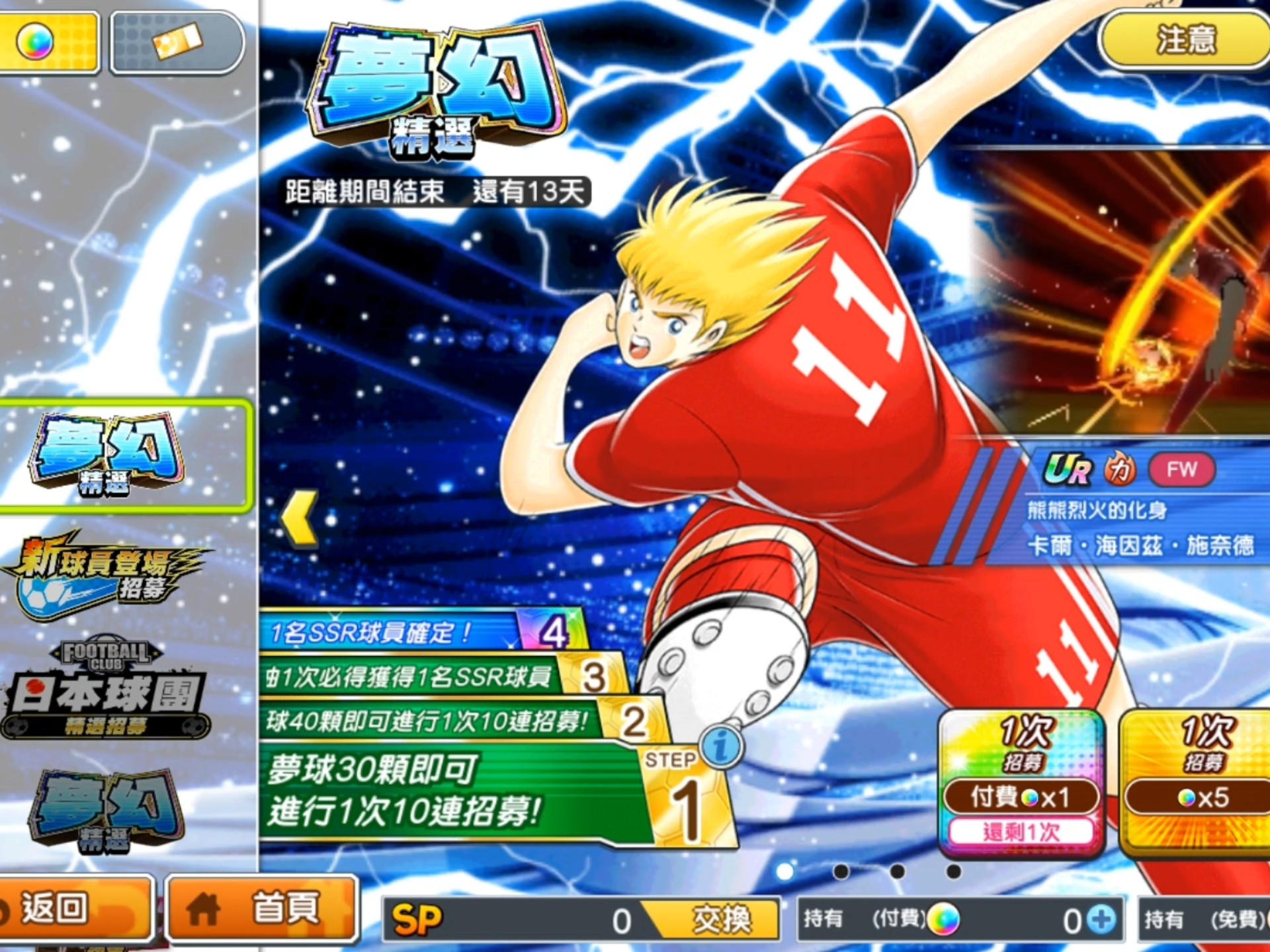Return to the 首頁 home screen
This screenshot has width=1270, height=952.
[261, 909]
